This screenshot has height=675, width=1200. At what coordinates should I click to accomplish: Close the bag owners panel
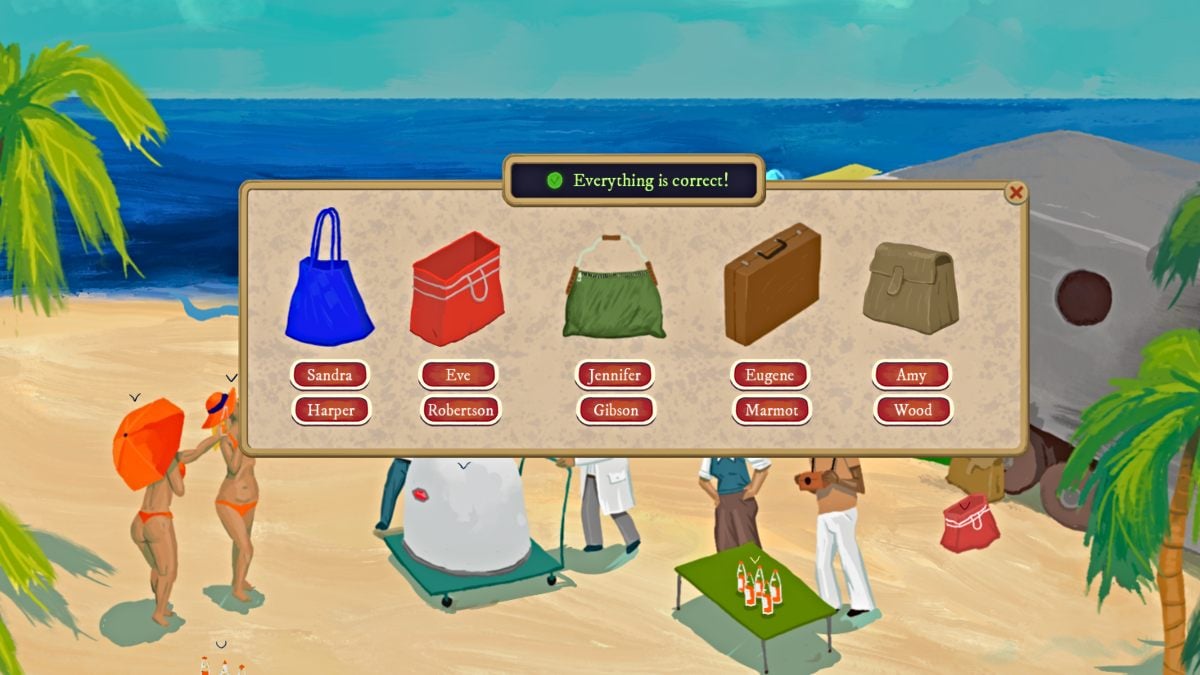1016,192
